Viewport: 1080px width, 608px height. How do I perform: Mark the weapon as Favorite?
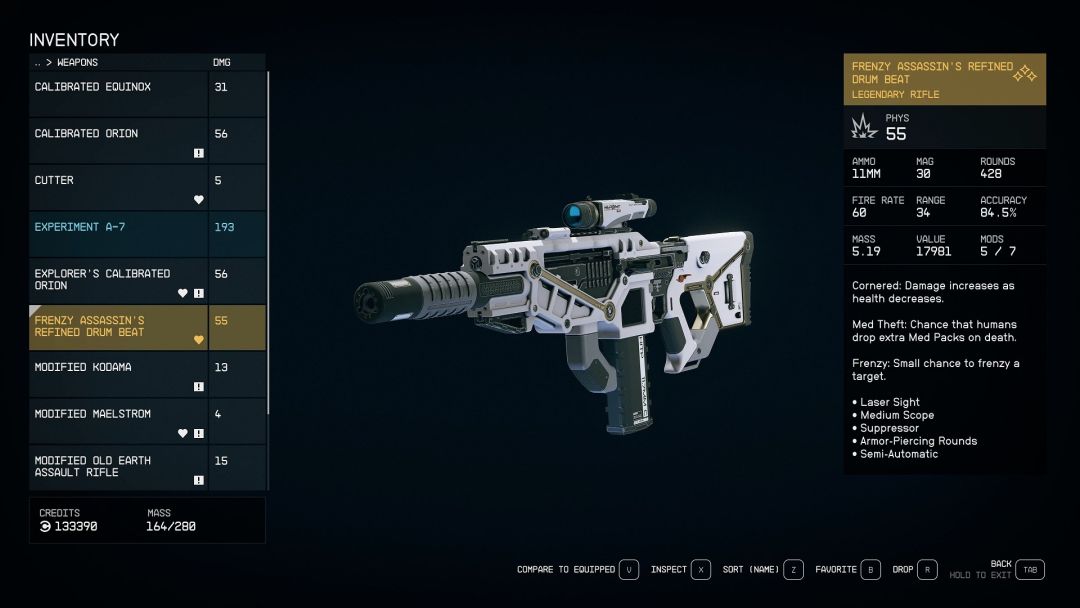point(847,570)
